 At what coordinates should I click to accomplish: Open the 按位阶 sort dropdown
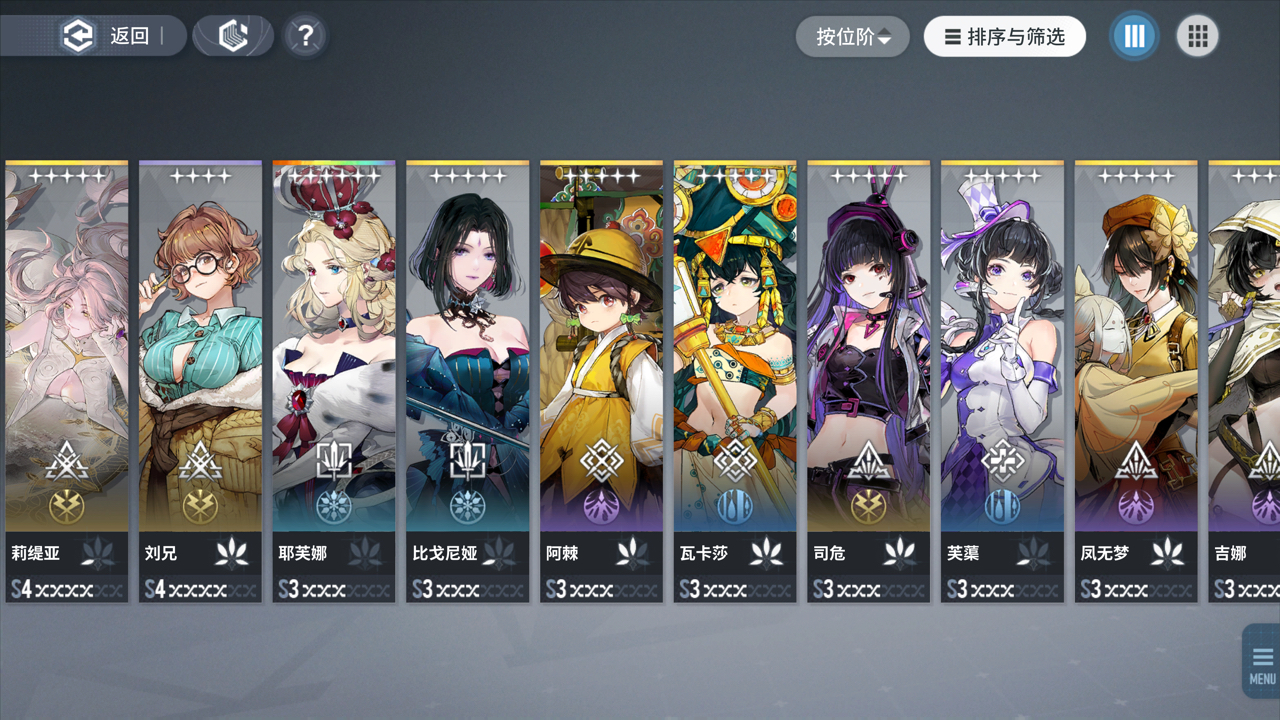click(852, 37)
